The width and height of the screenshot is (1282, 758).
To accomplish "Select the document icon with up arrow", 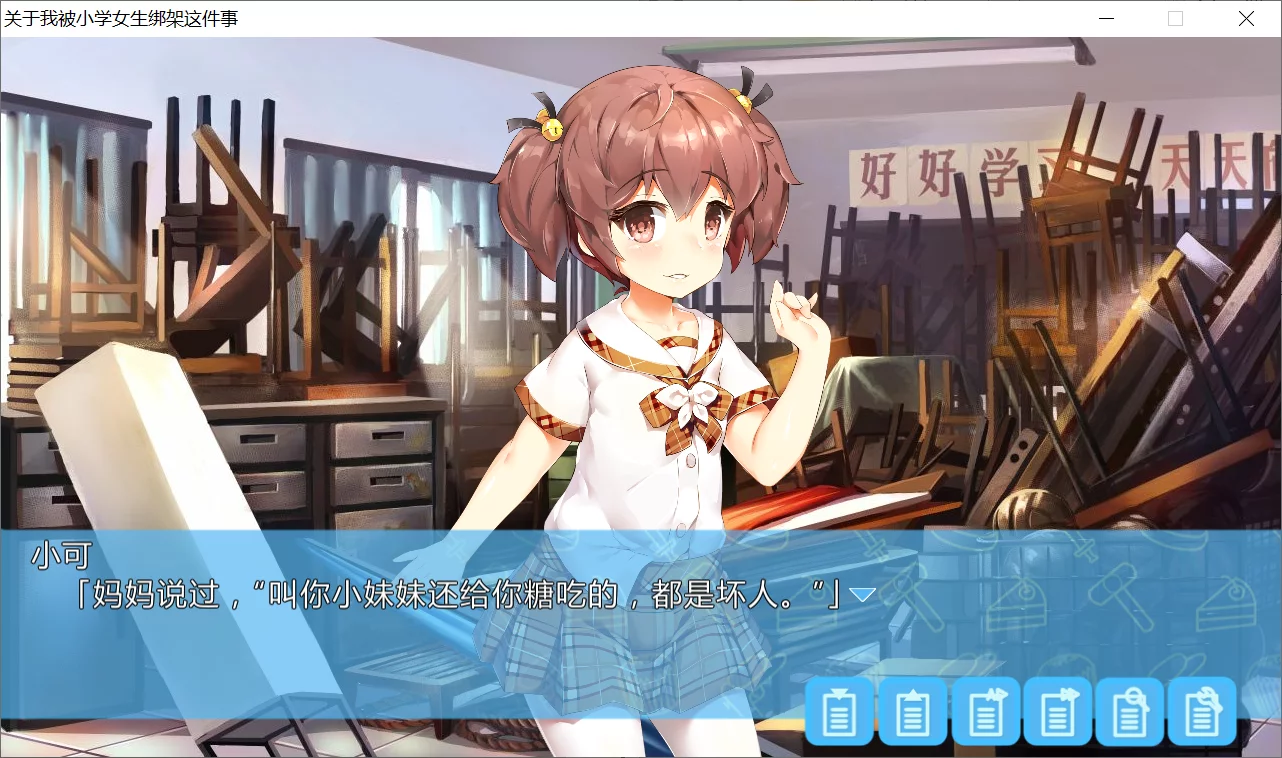I will 913,713.
